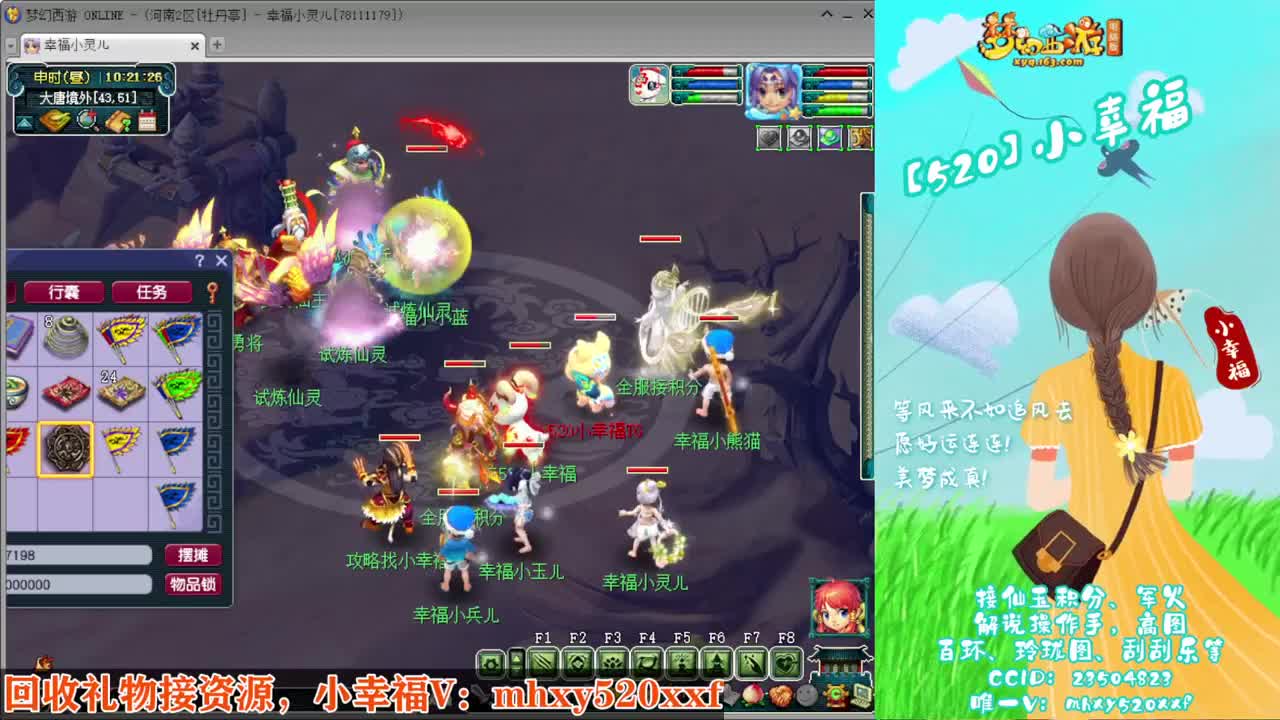Toggle the 物品锁 item lock button
Viewport: 1280px width, 720px height.
[x=193, y=586]
